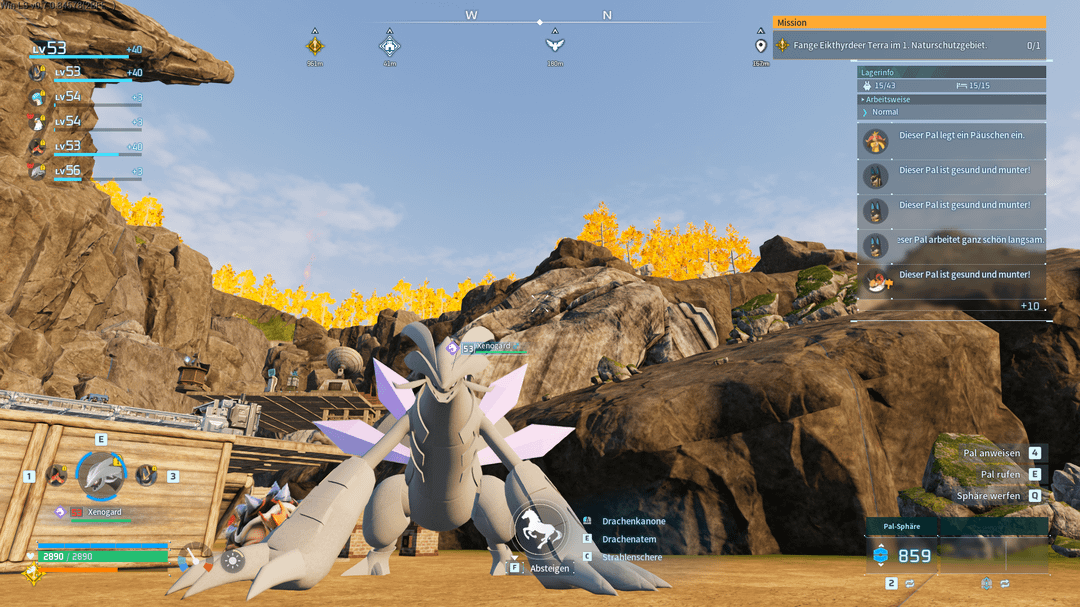Trigger the Strahlenschere skill
This screenshot has height=607, width=1080.
tap(631, 557)
